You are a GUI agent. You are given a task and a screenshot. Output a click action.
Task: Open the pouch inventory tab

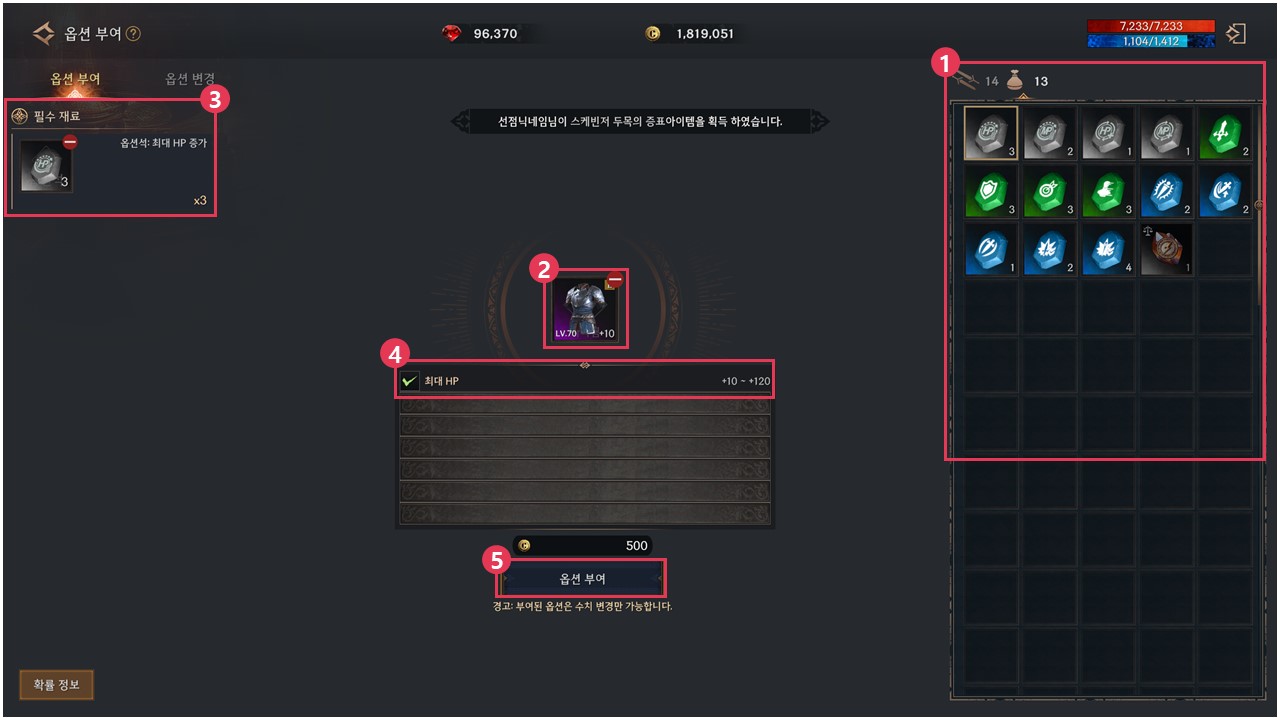pyautogui.click(x=1015, y=81)
